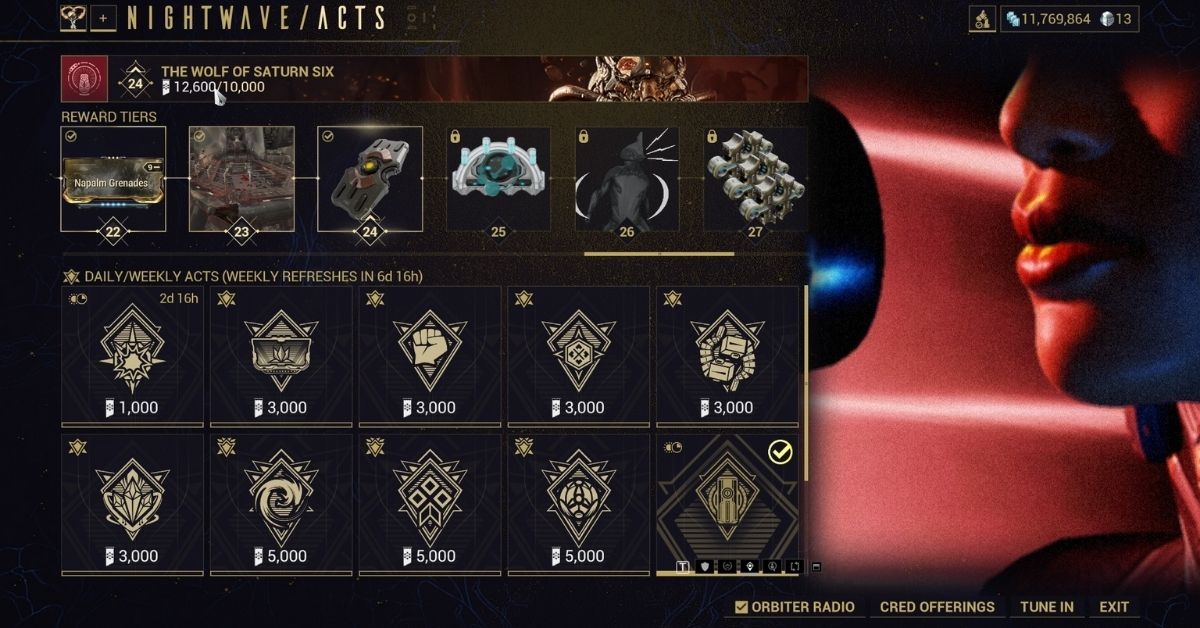Inspect the locked tier 25 reward
The width and height of the screenshot is (1200, 628).
point(498,176)
